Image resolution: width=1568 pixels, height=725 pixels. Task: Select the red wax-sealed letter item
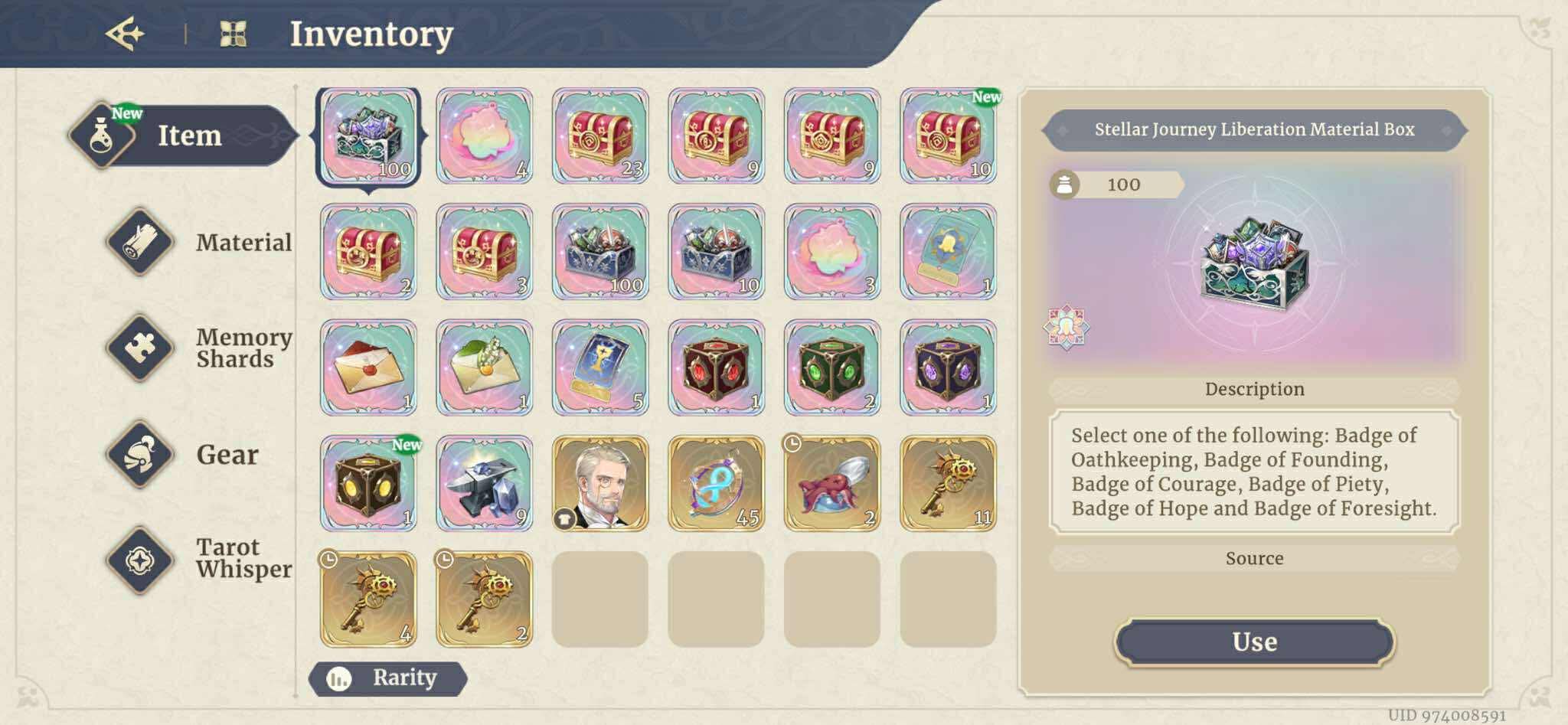(370, 367)
